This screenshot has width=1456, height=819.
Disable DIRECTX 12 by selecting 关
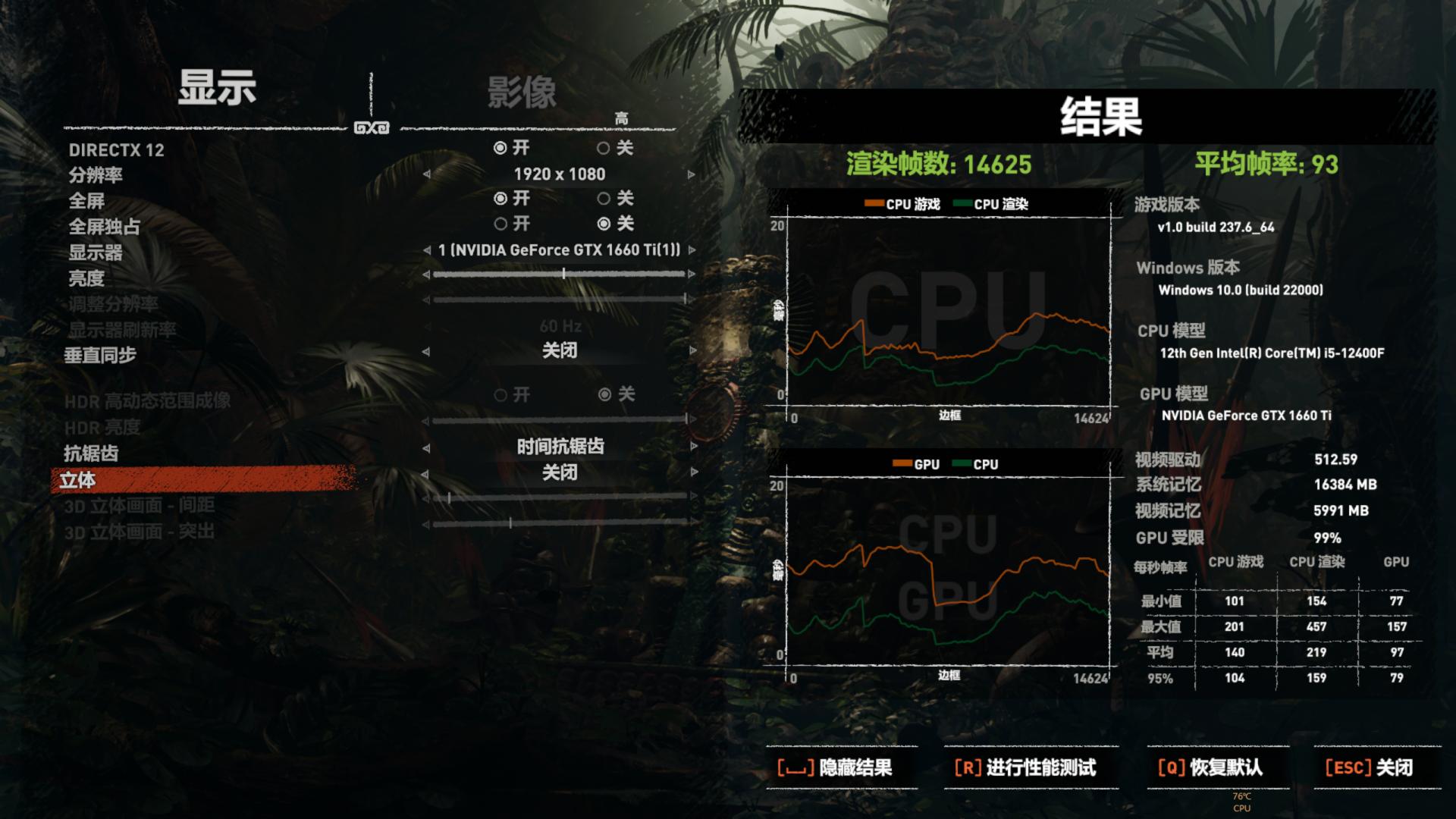603,149
